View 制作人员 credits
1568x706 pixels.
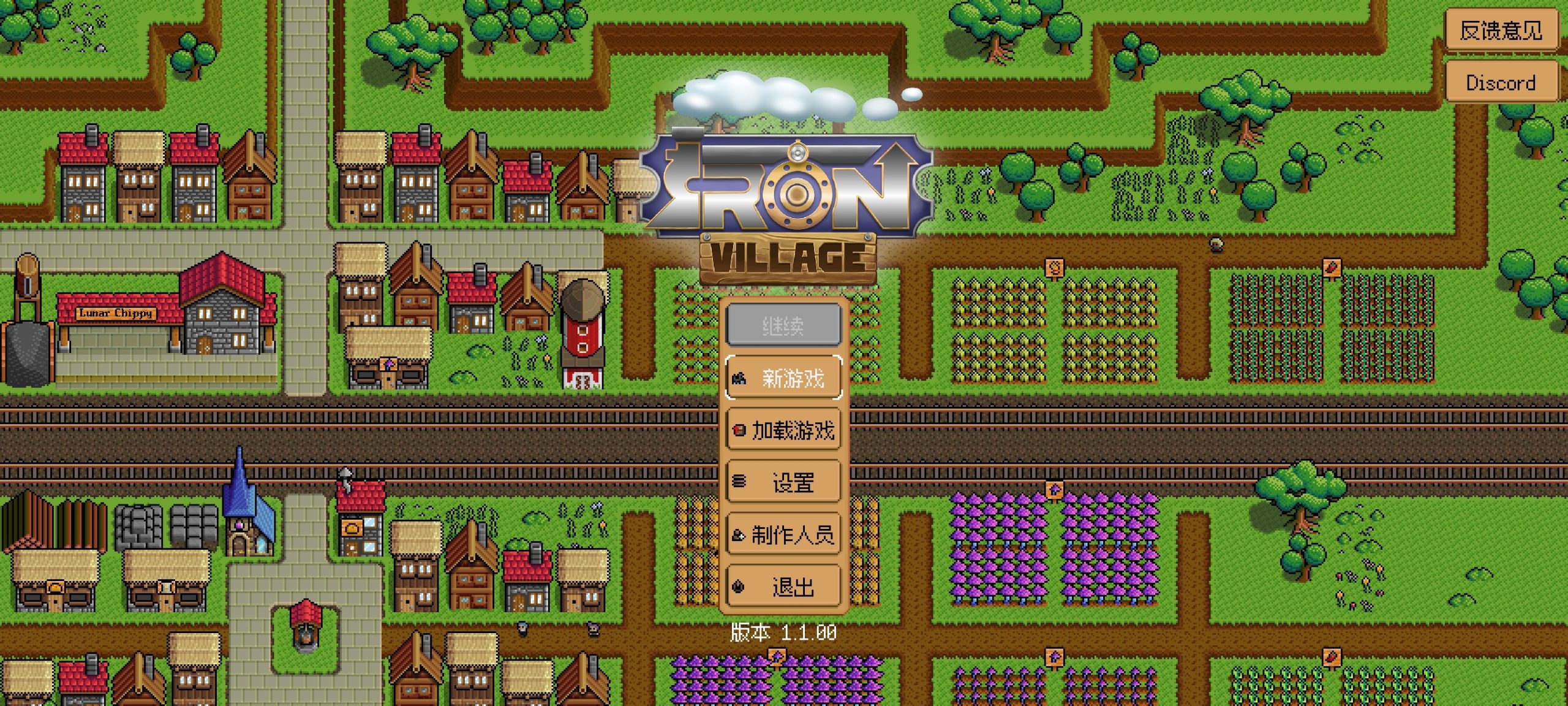[793, 534]
